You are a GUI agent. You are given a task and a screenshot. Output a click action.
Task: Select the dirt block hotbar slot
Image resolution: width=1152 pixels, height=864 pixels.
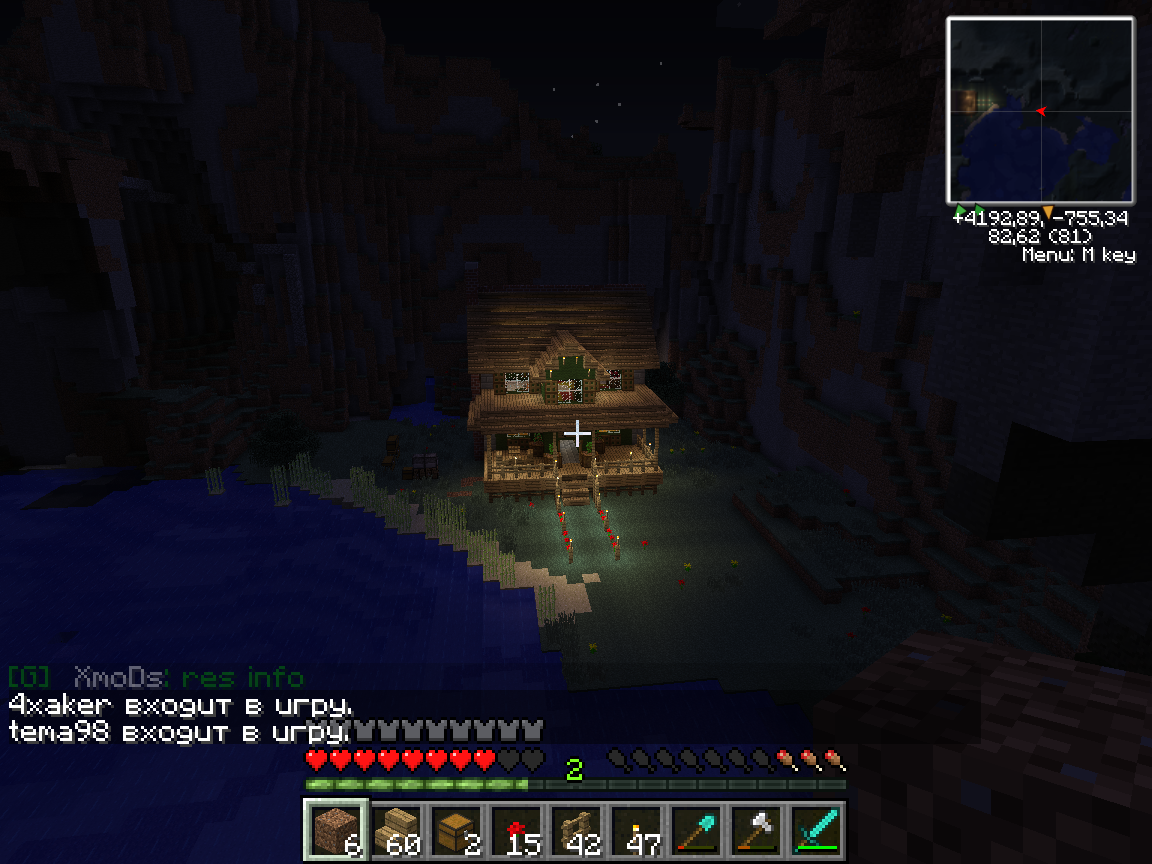tap(336, 830)
